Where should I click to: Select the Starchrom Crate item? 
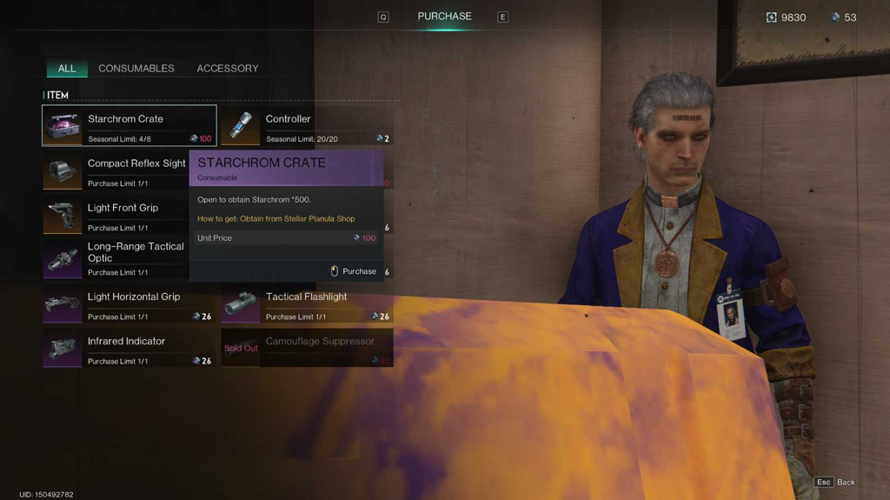[129, 126]
